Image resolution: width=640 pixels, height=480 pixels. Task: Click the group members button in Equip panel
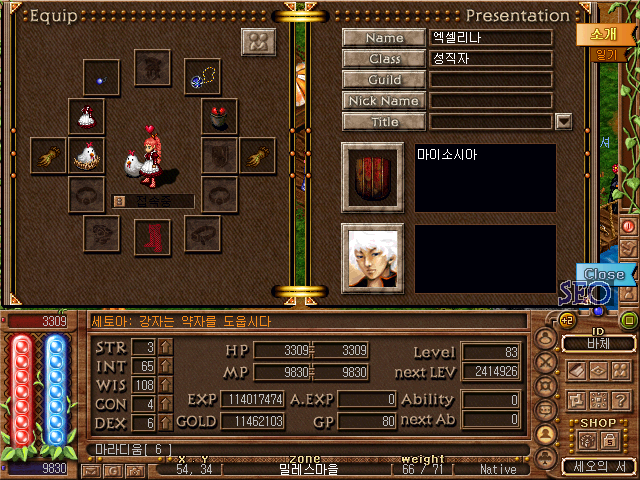(x=259, y=43)
